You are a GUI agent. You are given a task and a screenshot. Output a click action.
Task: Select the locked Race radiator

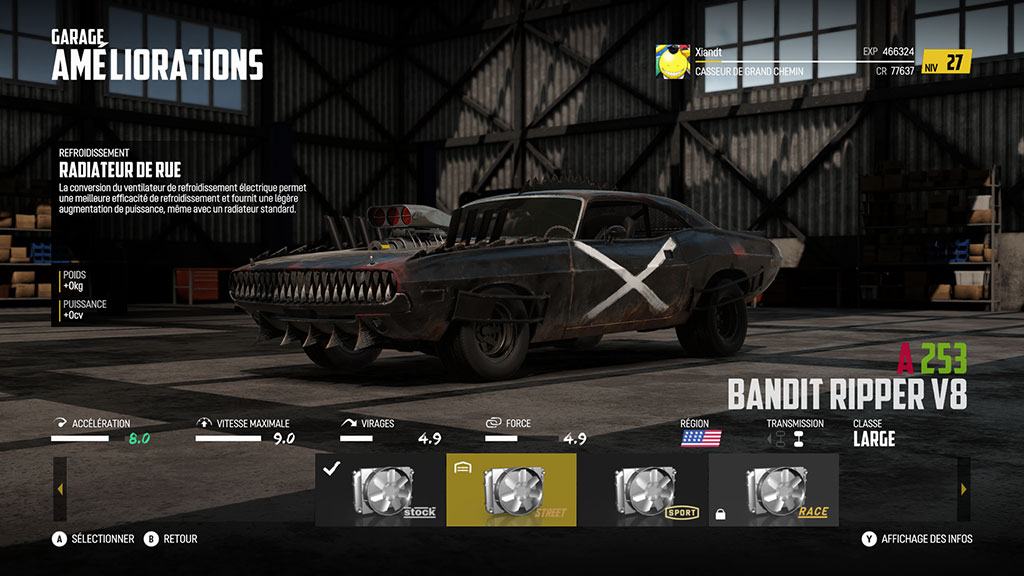click(x=773, y=490)
